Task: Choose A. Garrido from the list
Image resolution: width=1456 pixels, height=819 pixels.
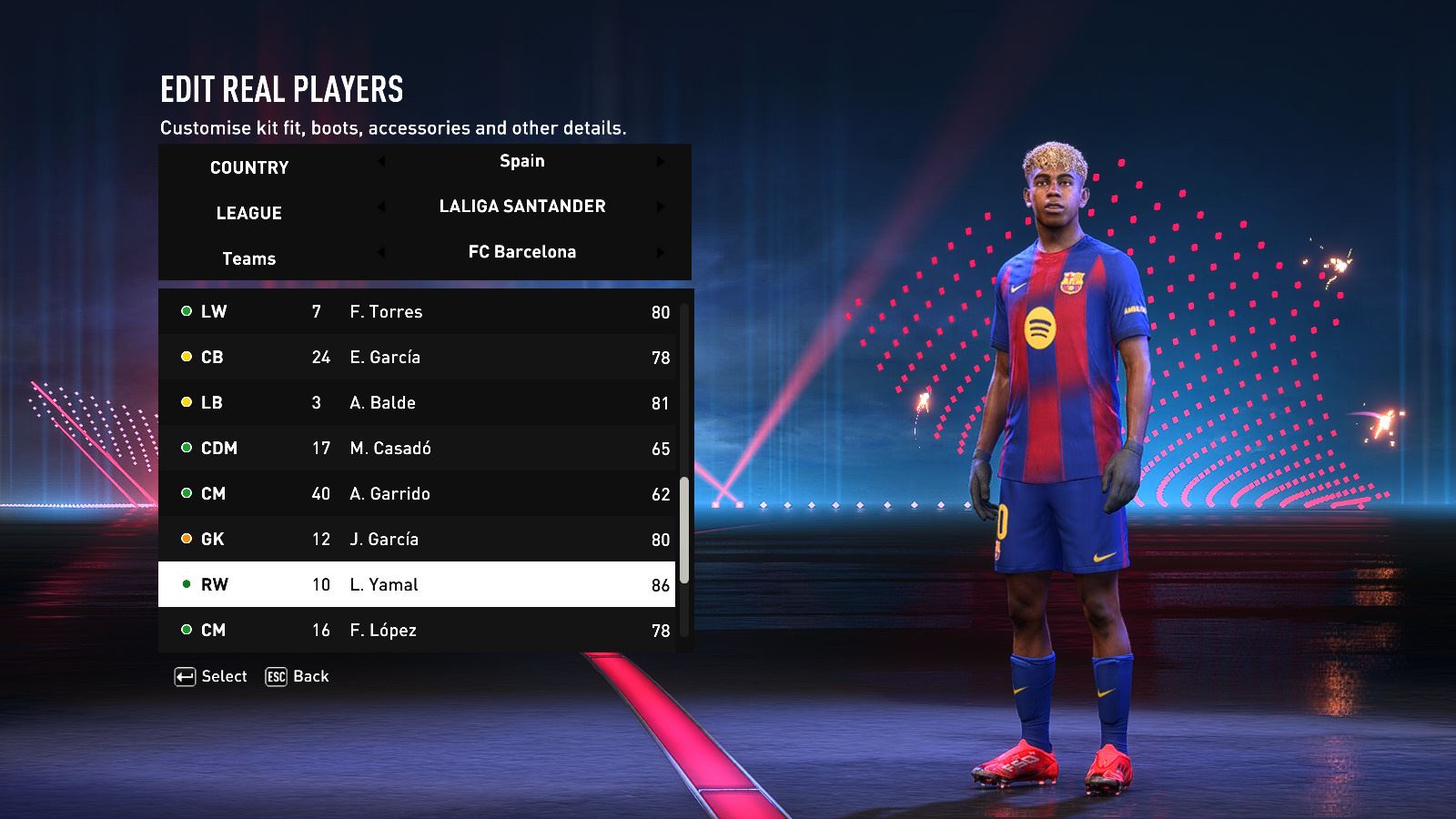Action: click(x=417, y=493)
